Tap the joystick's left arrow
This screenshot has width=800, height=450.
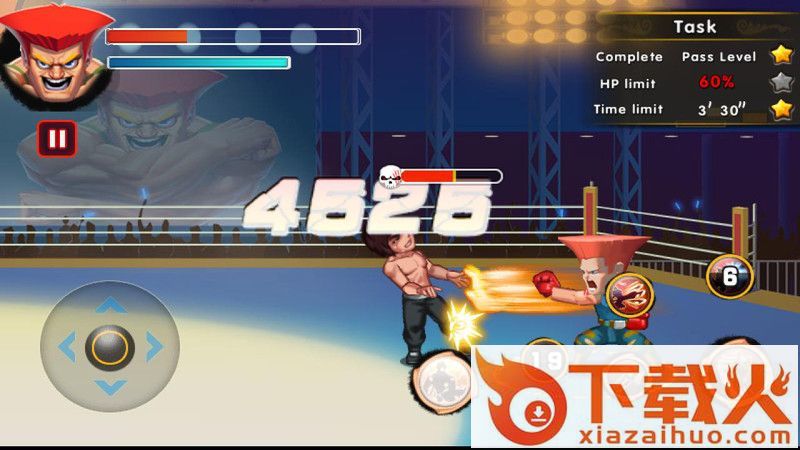(x=67, y=347)
